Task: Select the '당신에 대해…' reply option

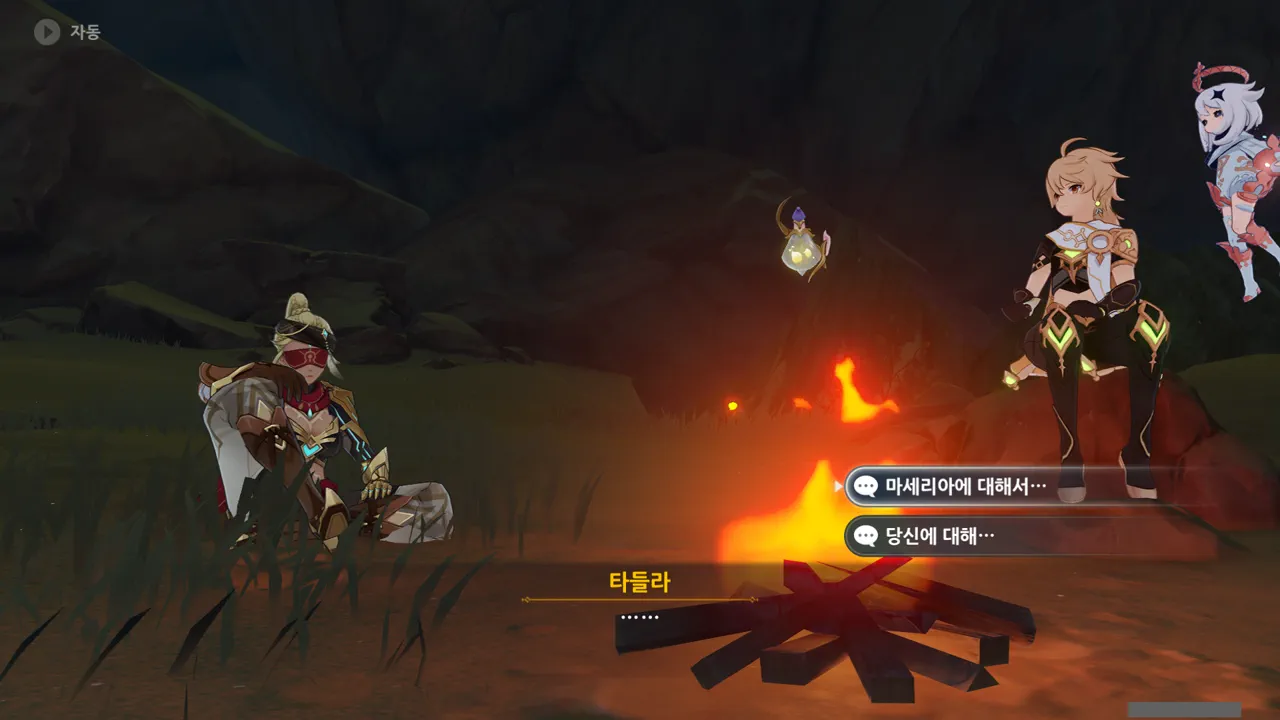Action: [940, 536]
